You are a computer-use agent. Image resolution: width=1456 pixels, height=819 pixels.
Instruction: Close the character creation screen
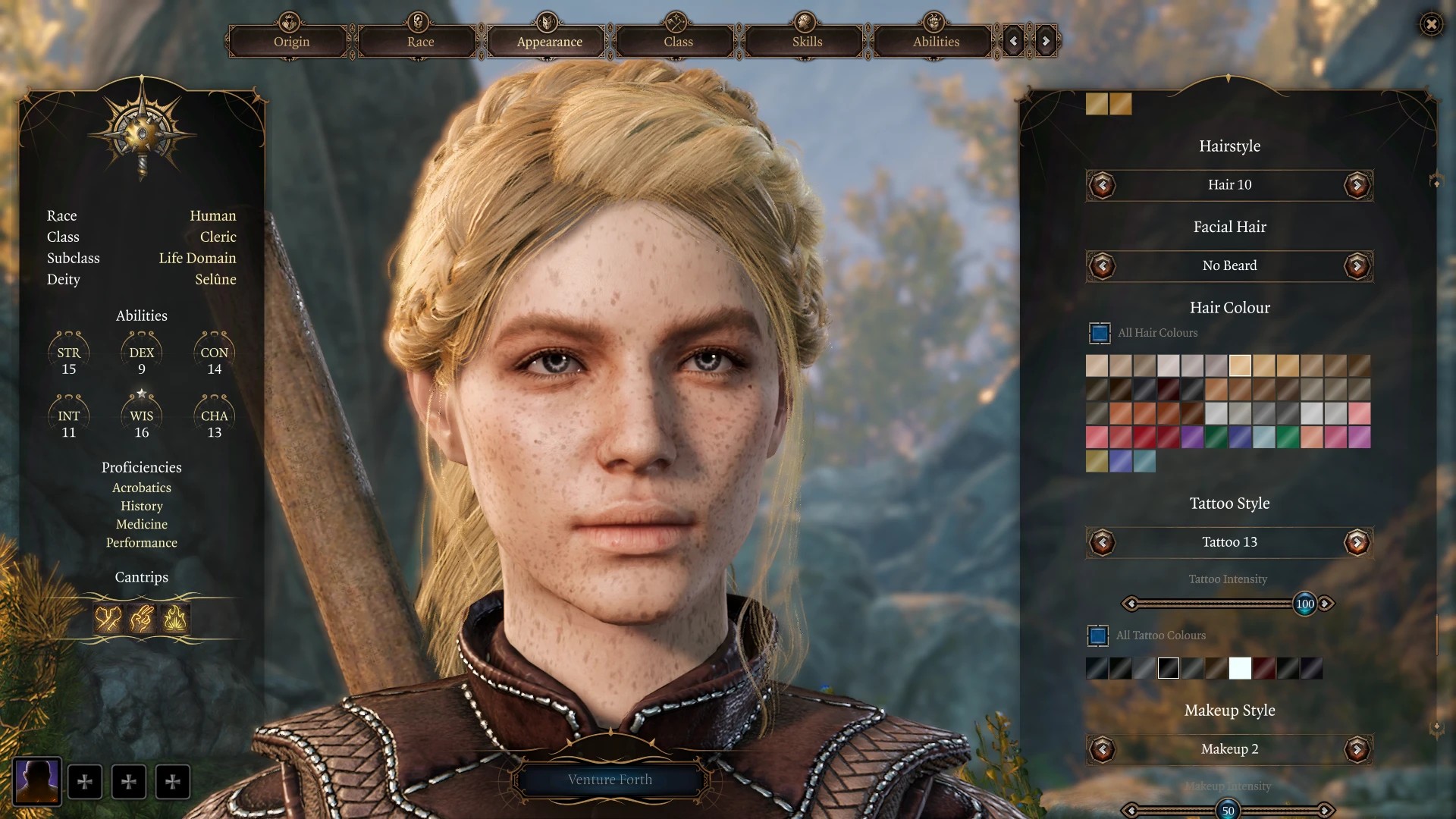pyautogui.click(x=1431, y=24)
